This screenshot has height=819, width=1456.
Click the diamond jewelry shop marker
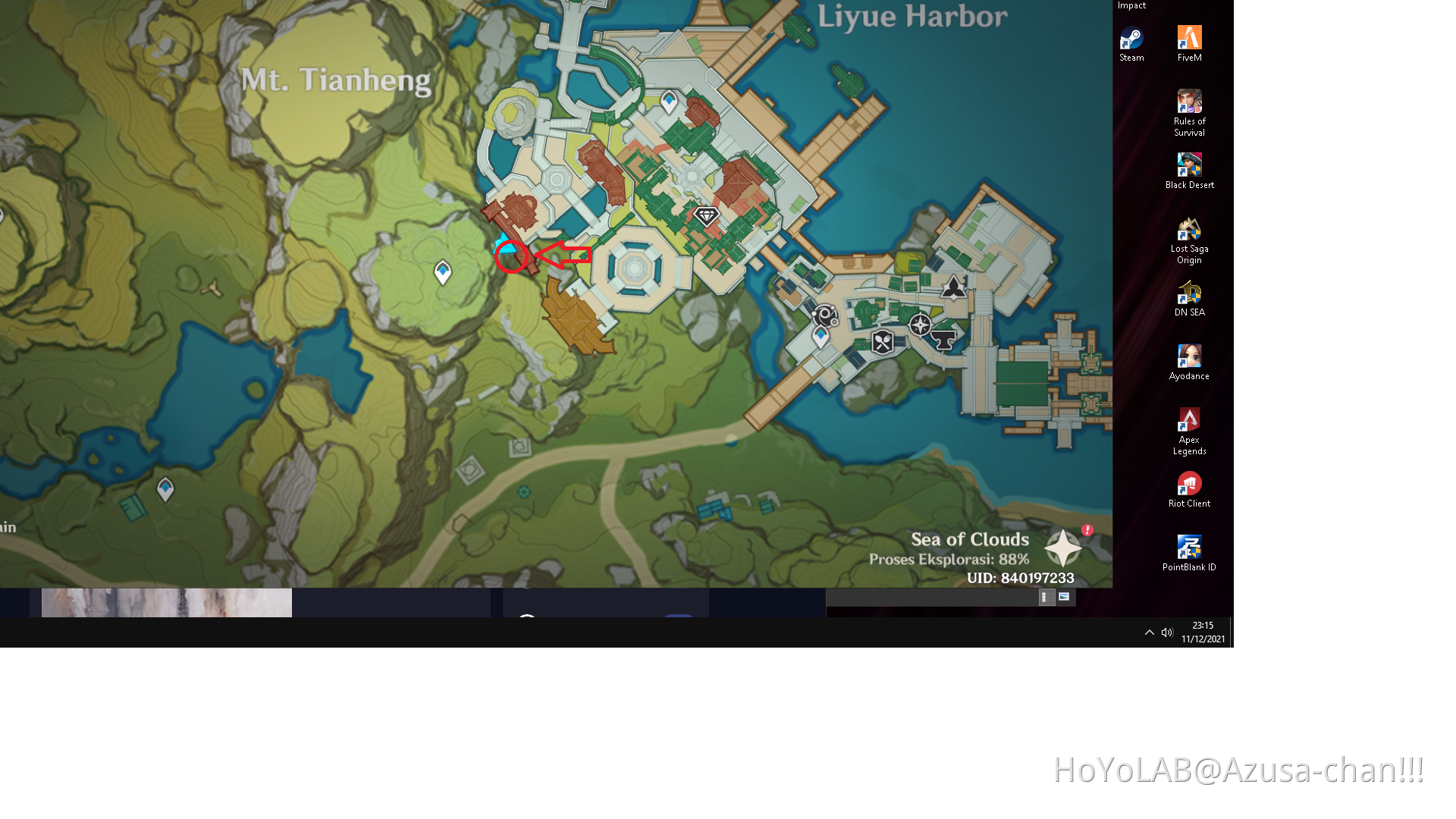(706, 215)
